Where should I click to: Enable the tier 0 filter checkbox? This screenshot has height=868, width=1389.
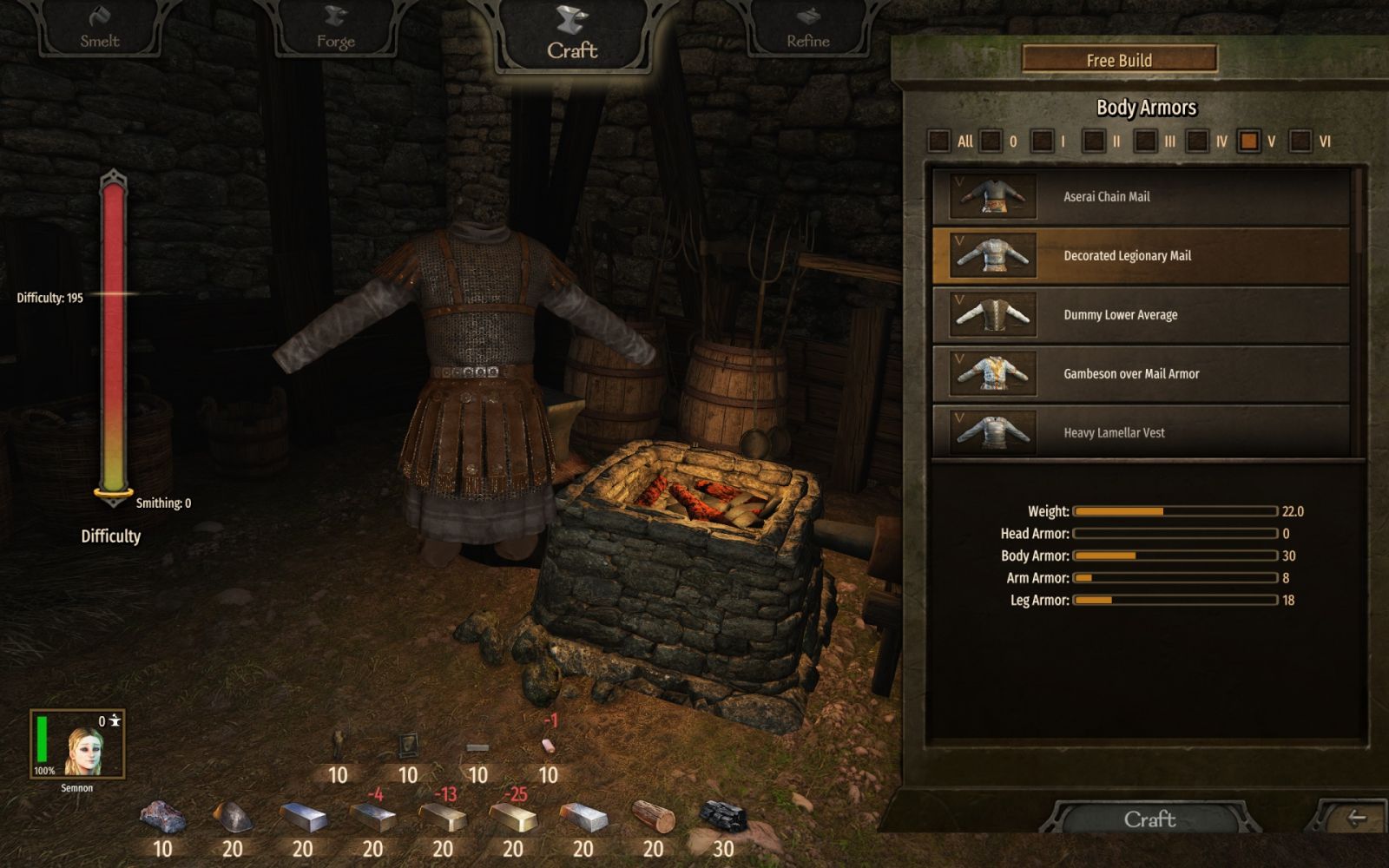(x=991, y=141)
